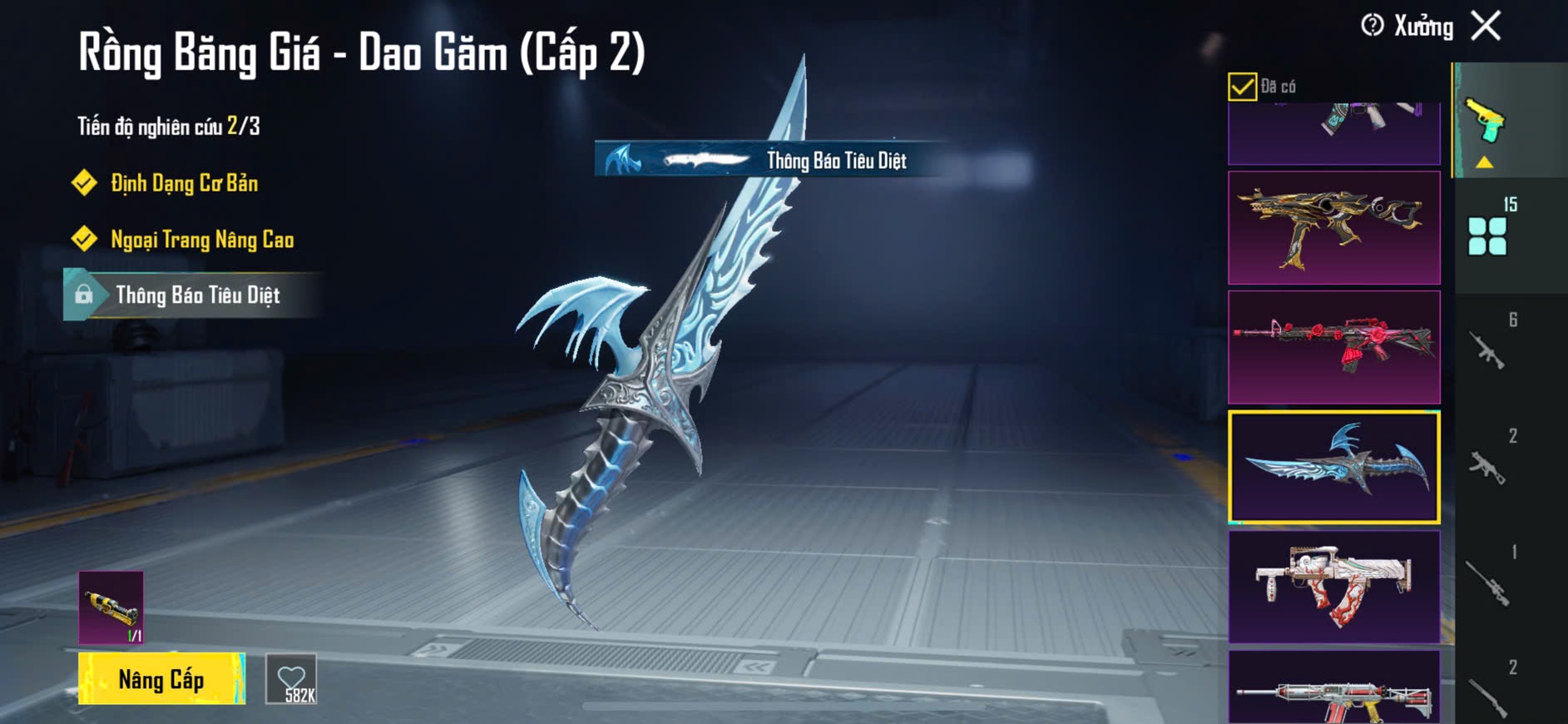The width and height of the screenshot is (1568, 724).
Task: Pick the white and red Groza skin thumbnail
Action: coord(1333,587)
